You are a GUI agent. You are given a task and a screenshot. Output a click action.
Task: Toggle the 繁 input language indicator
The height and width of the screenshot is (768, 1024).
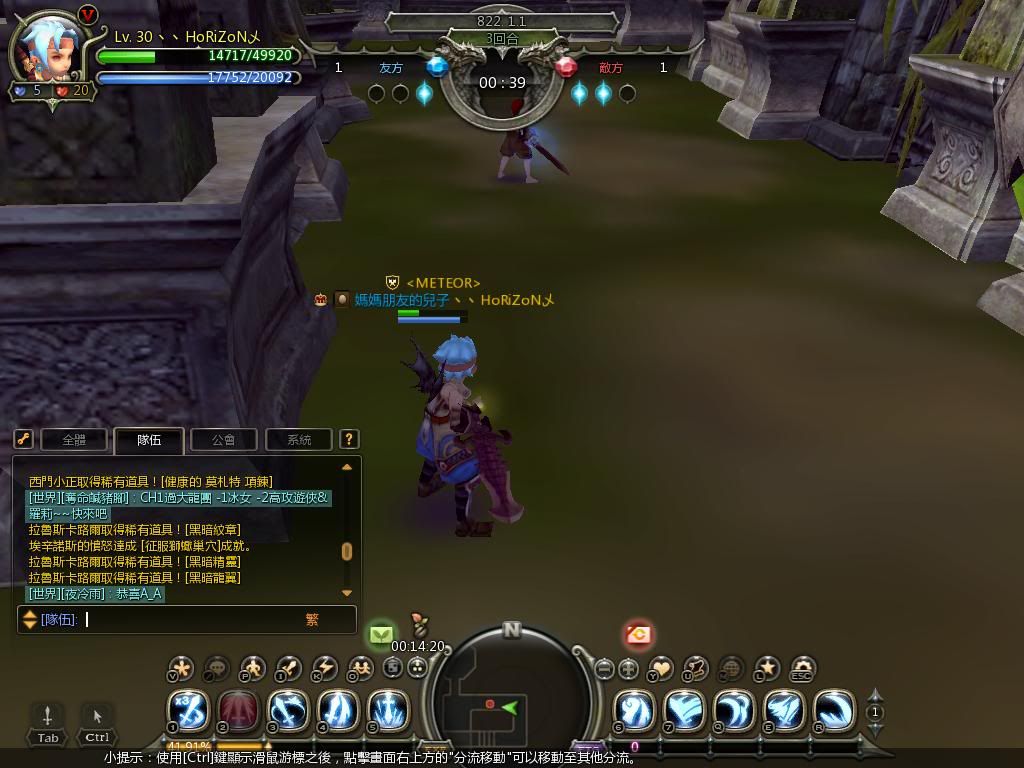pos(312,620)
